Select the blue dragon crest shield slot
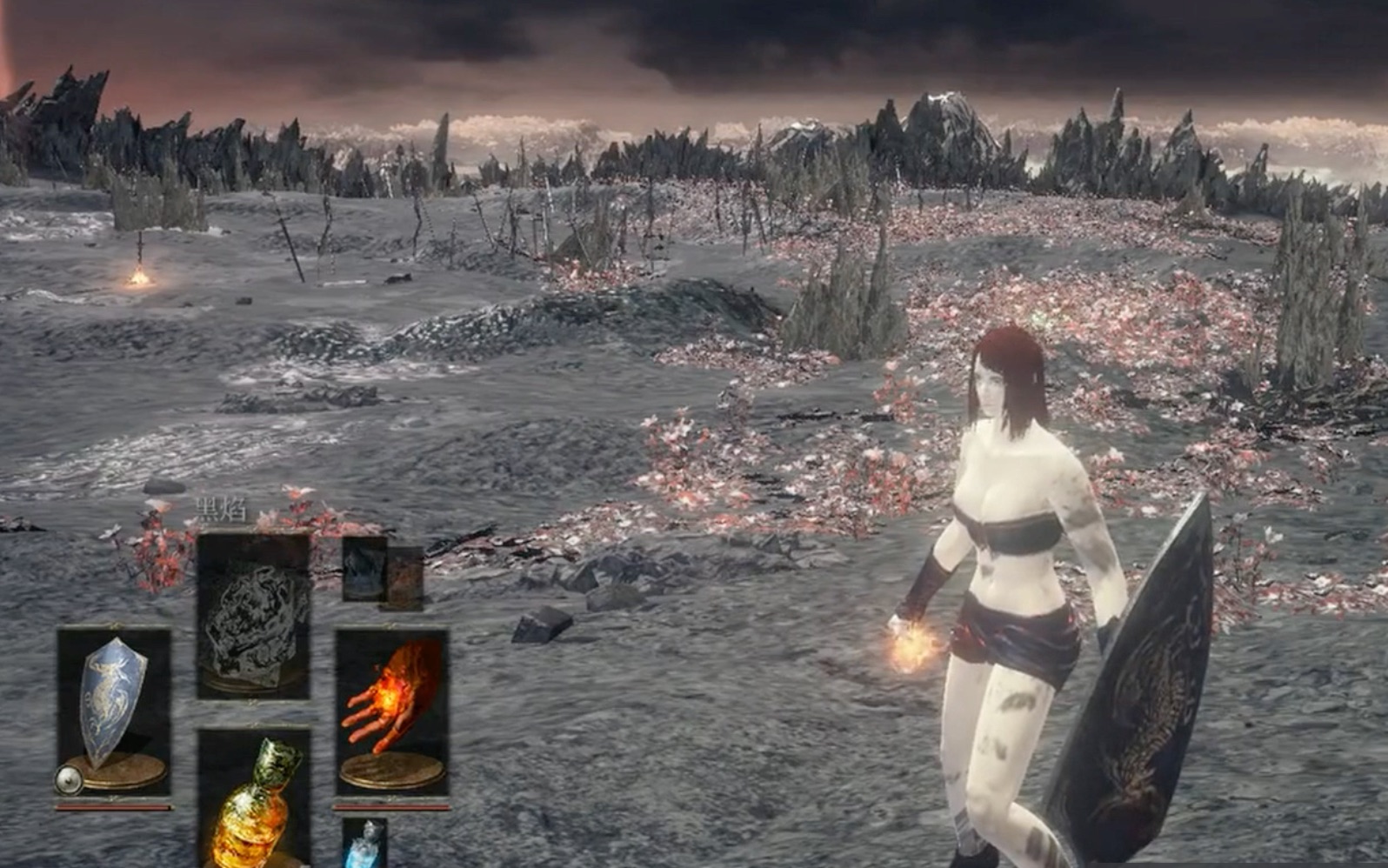1388x868 pixels. point(114,709)
